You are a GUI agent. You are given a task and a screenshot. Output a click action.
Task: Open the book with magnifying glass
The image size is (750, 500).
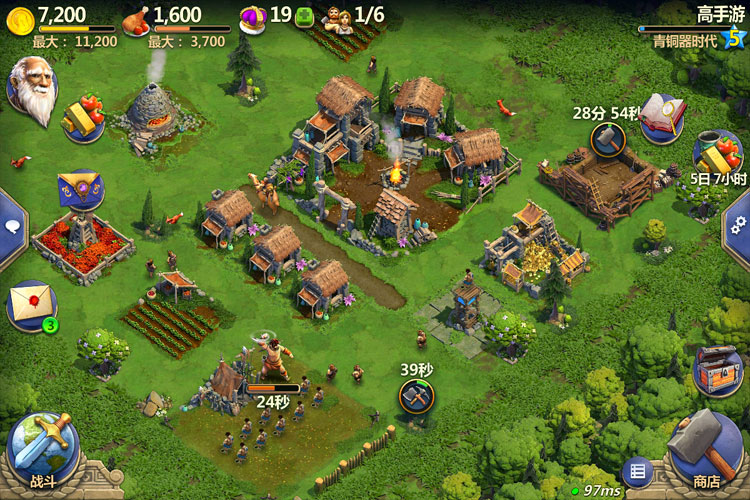click(661, 118)
